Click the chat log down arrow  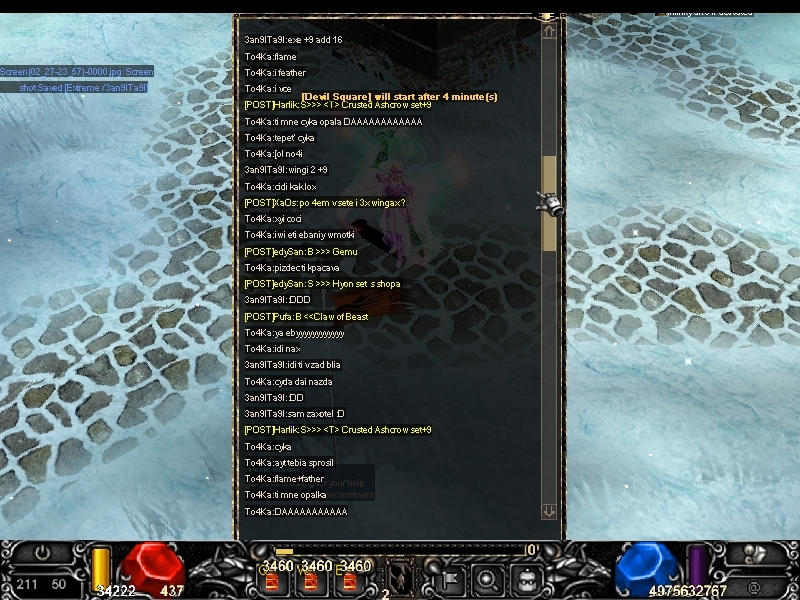[x=548, y=511]
